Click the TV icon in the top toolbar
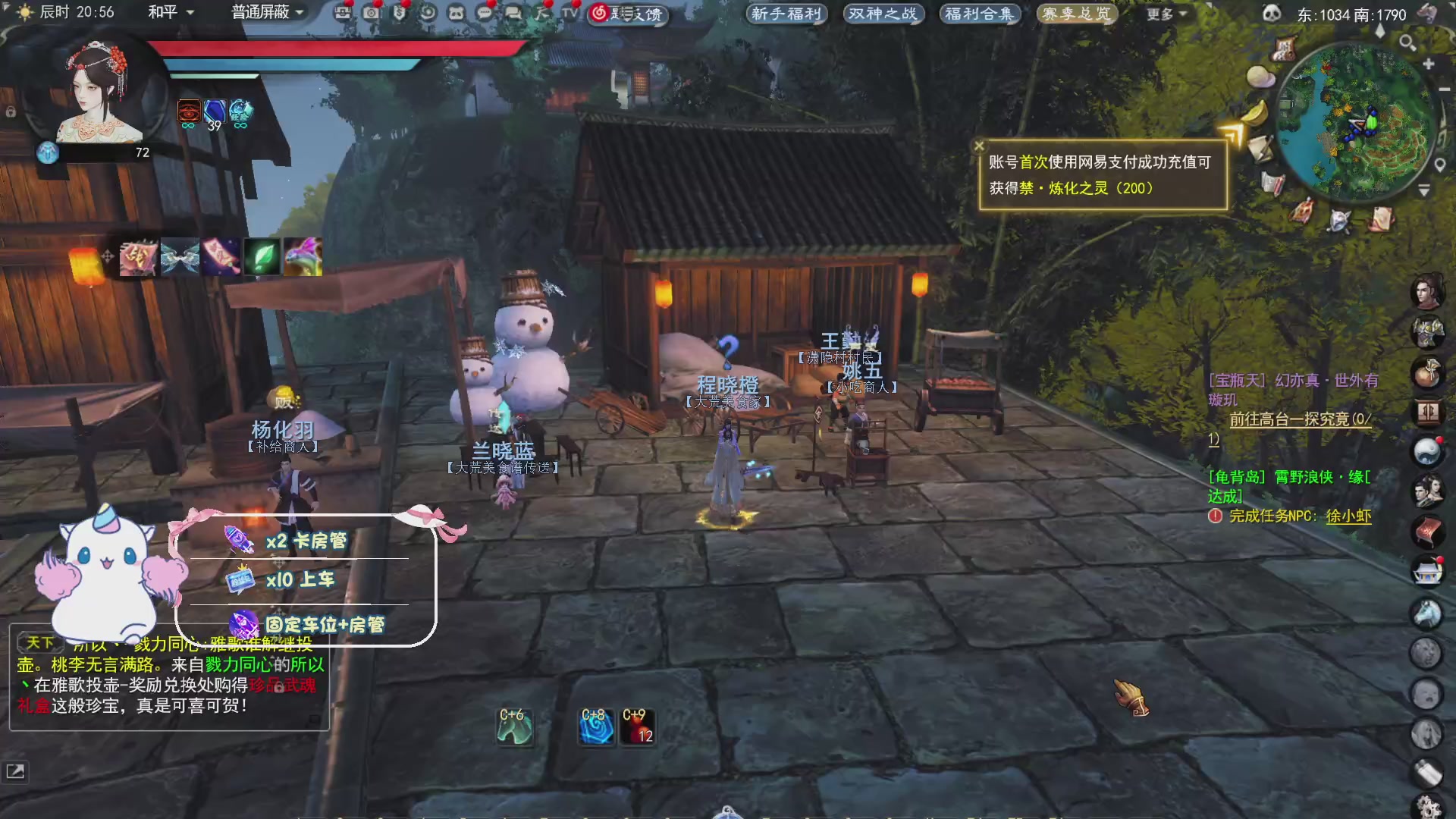 (x=569, y=12)
